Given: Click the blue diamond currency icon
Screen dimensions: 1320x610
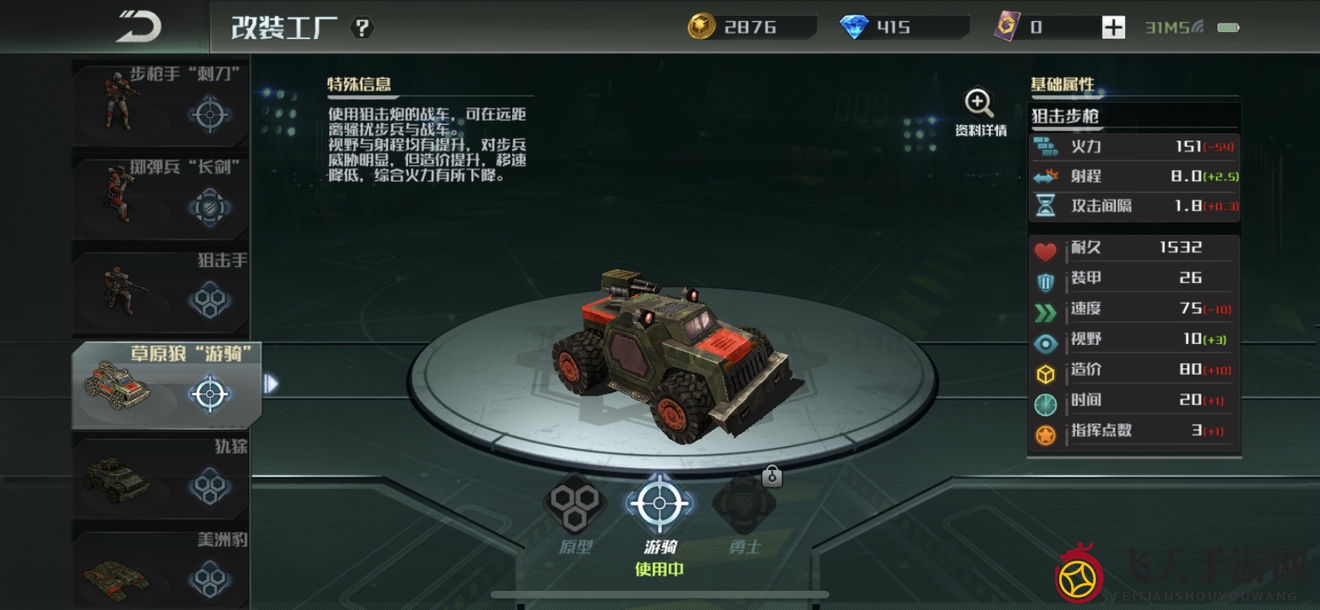Looking at the screenshot, I should pyautogui.click(x=855, y=27).
